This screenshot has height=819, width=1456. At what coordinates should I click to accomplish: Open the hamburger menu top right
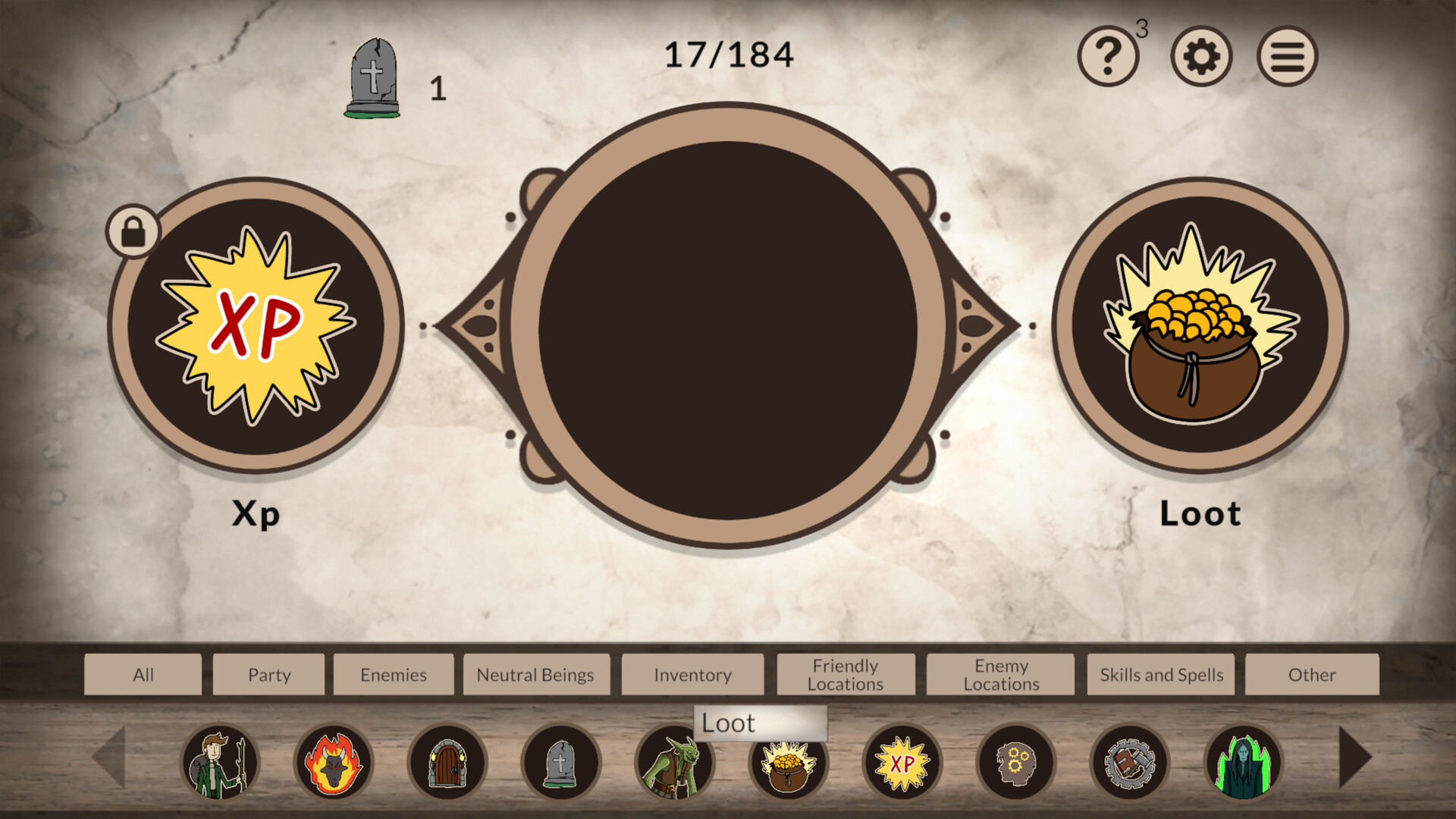tap(1286, 55)
